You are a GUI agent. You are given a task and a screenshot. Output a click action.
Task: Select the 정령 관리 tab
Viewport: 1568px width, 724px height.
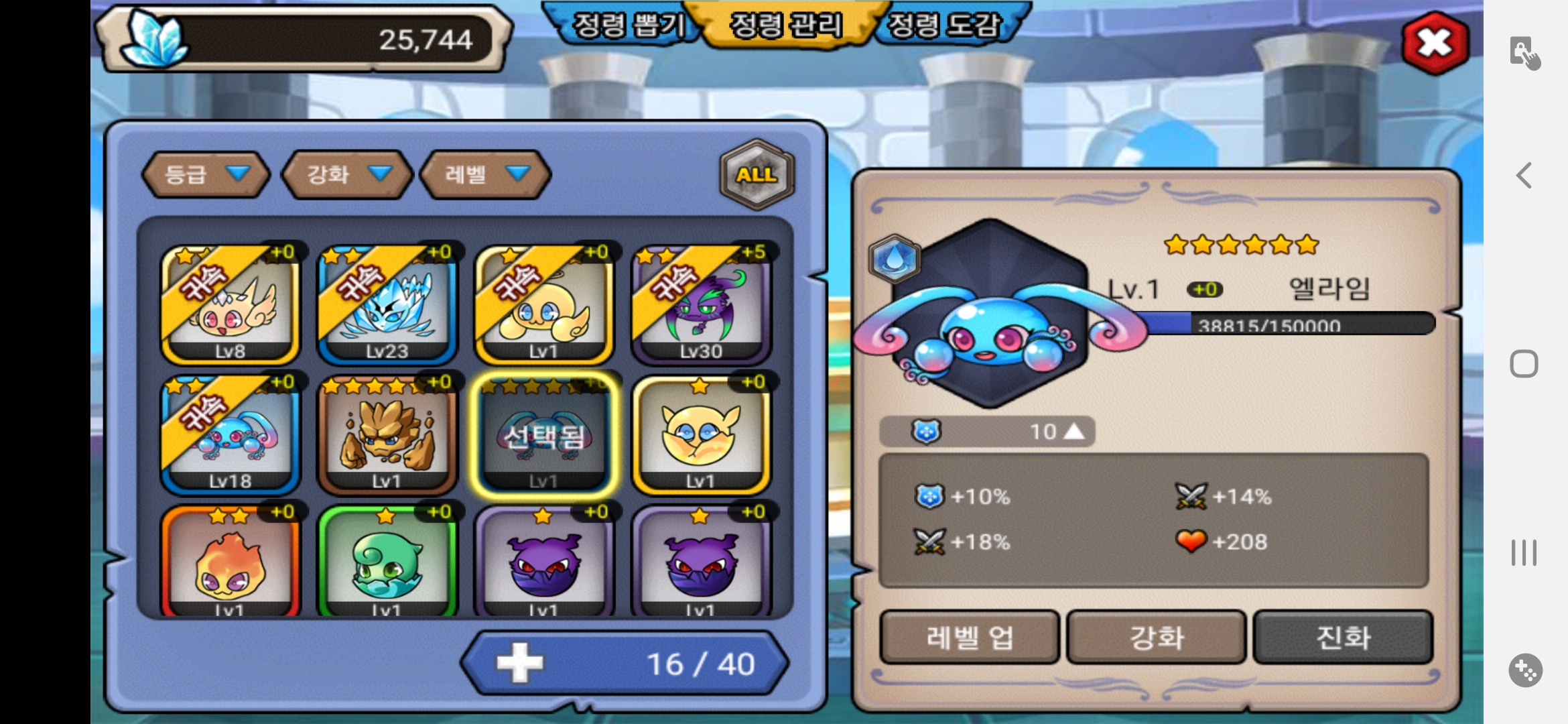click(785, 25)
